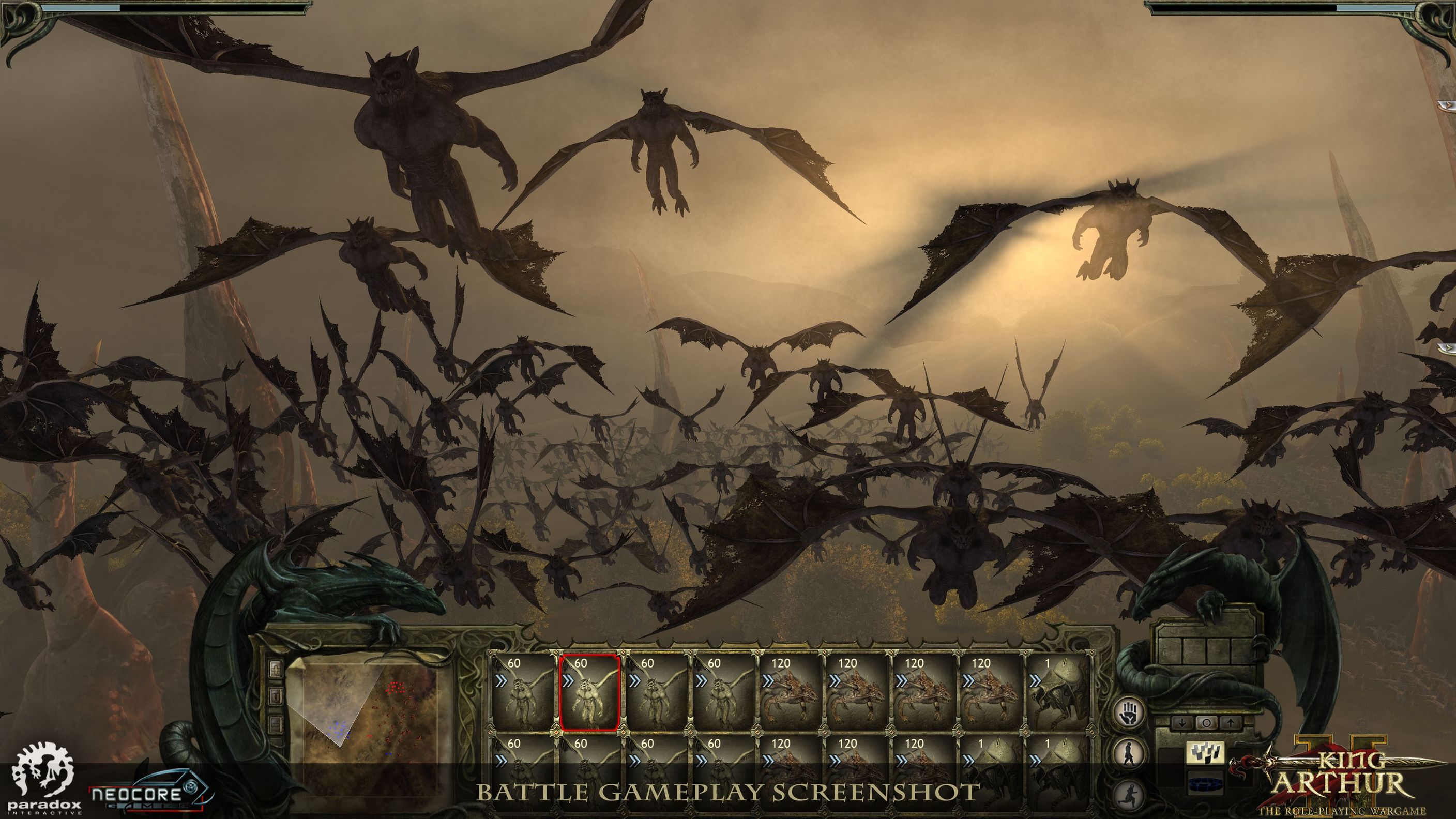Screen dimensions: 1456x819
Task: Click the up arrow stance button
Action: click(x=1230, y=722)
